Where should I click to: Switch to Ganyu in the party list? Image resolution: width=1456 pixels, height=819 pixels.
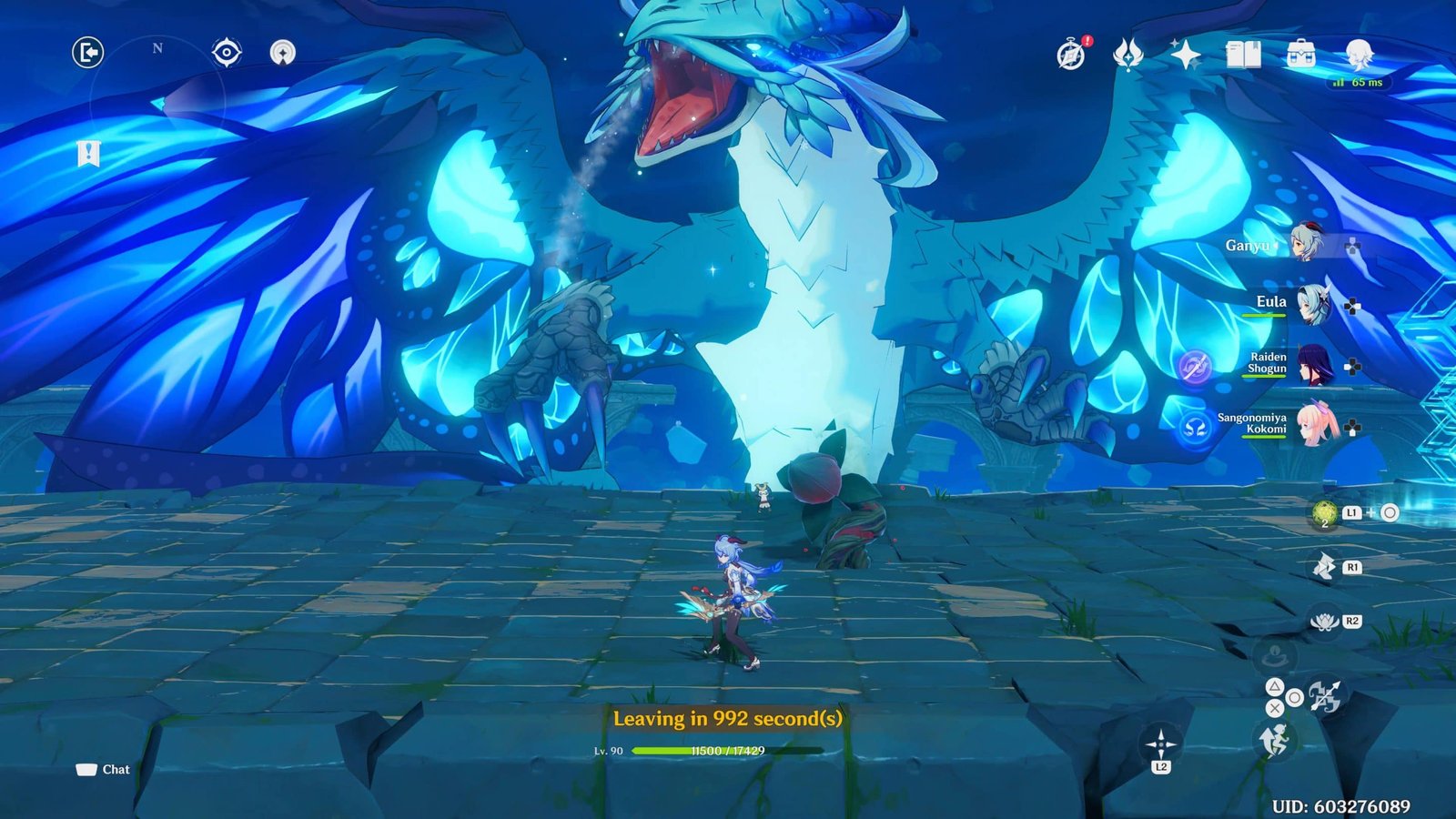click(x=1307, y=244)
